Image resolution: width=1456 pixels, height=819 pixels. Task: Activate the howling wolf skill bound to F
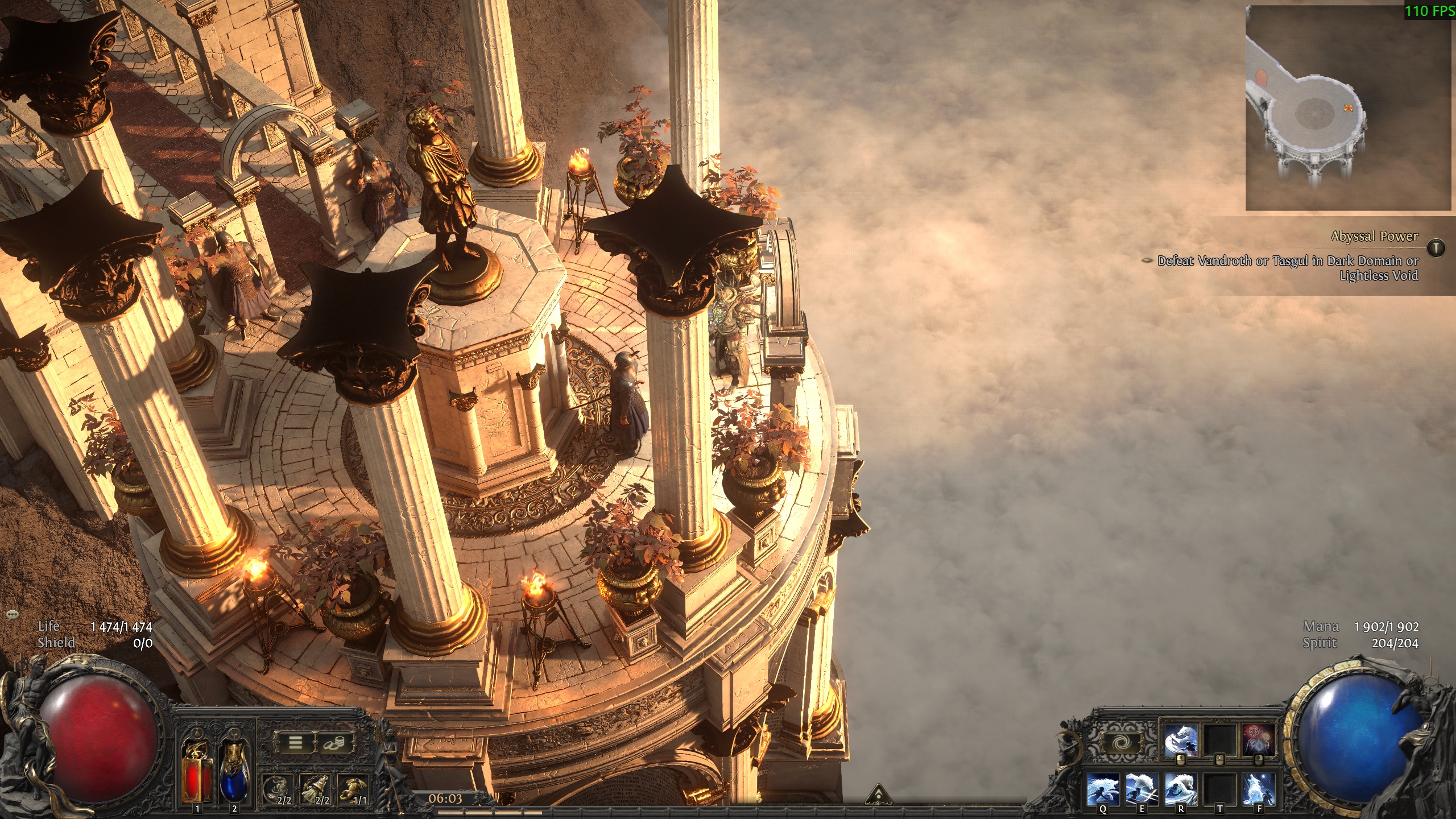coord(1259,789)
